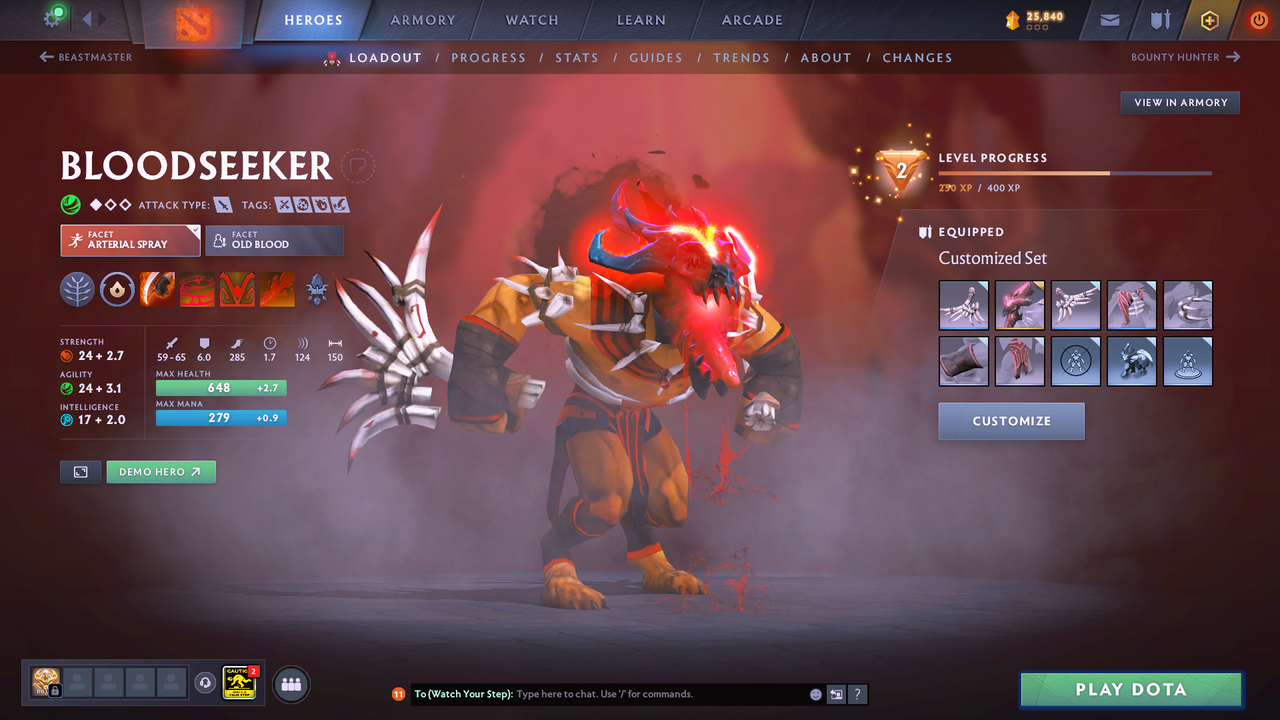This screenshot has width=1280, height=720.
Task: Expand the friends list with the group icon
Action: click(x=290, y=684)
